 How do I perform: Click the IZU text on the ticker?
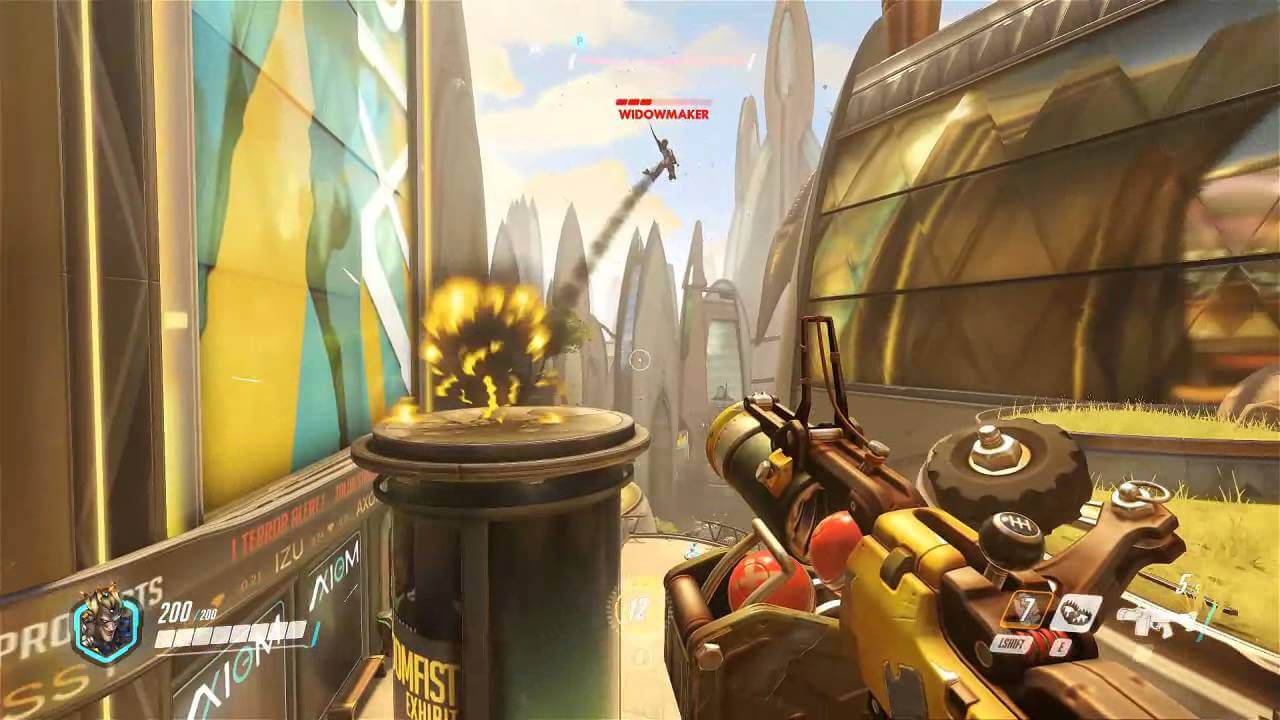pyautogui.click(x=288, y=556)
